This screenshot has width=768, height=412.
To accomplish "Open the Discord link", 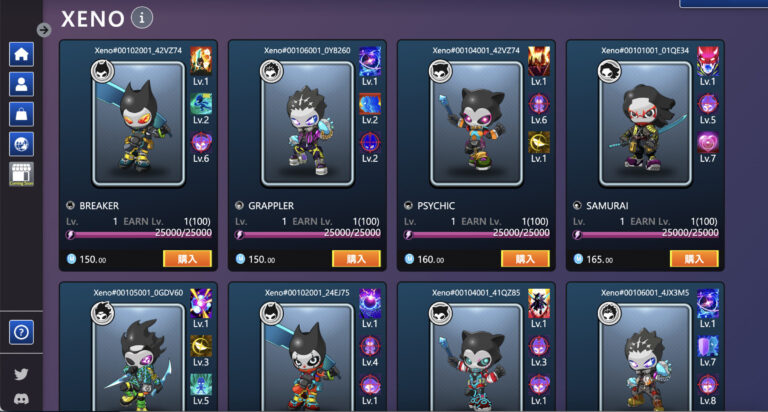I will tap(21, 402).
